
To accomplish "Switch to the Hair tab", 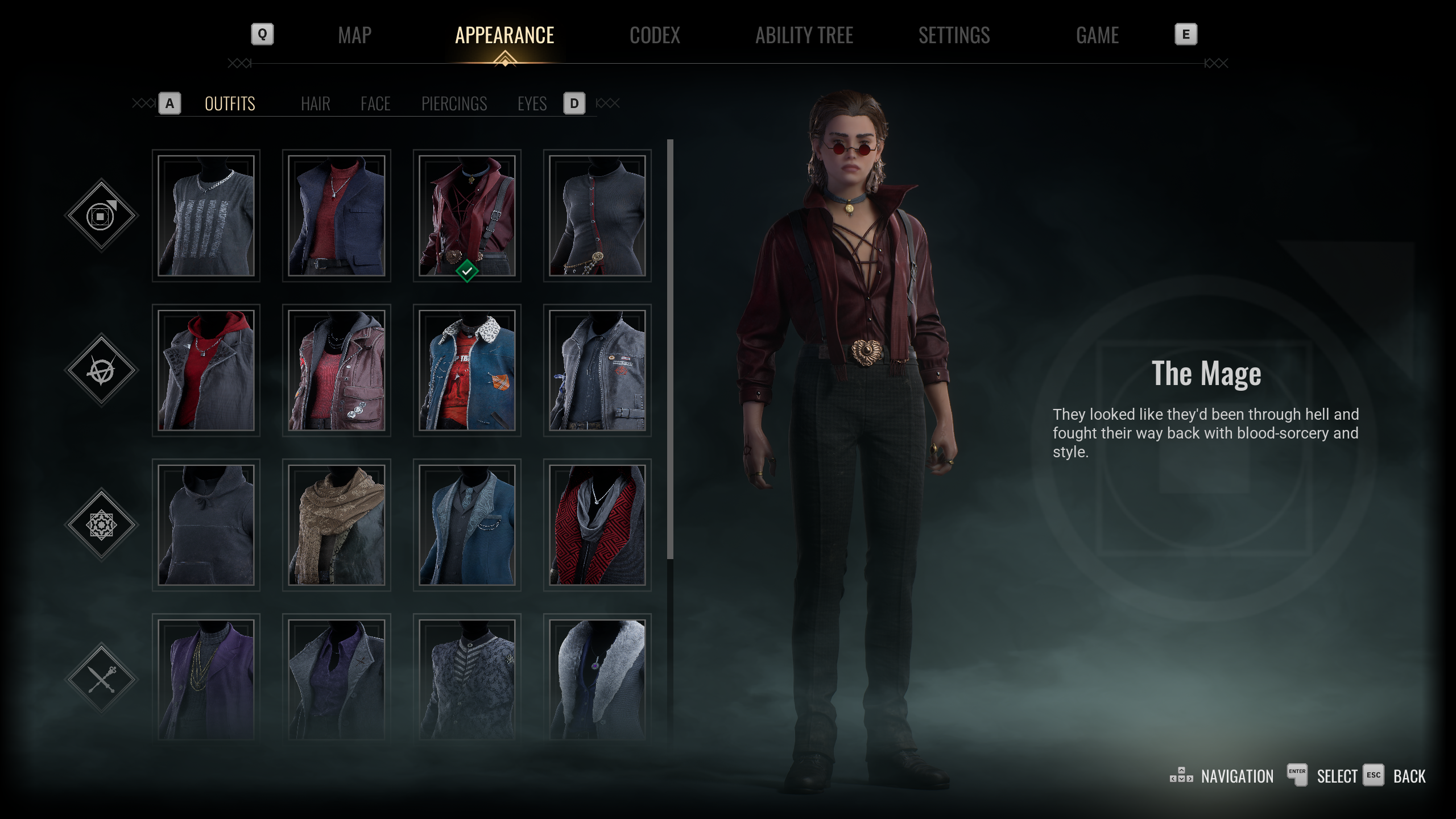I will point(316,104).
